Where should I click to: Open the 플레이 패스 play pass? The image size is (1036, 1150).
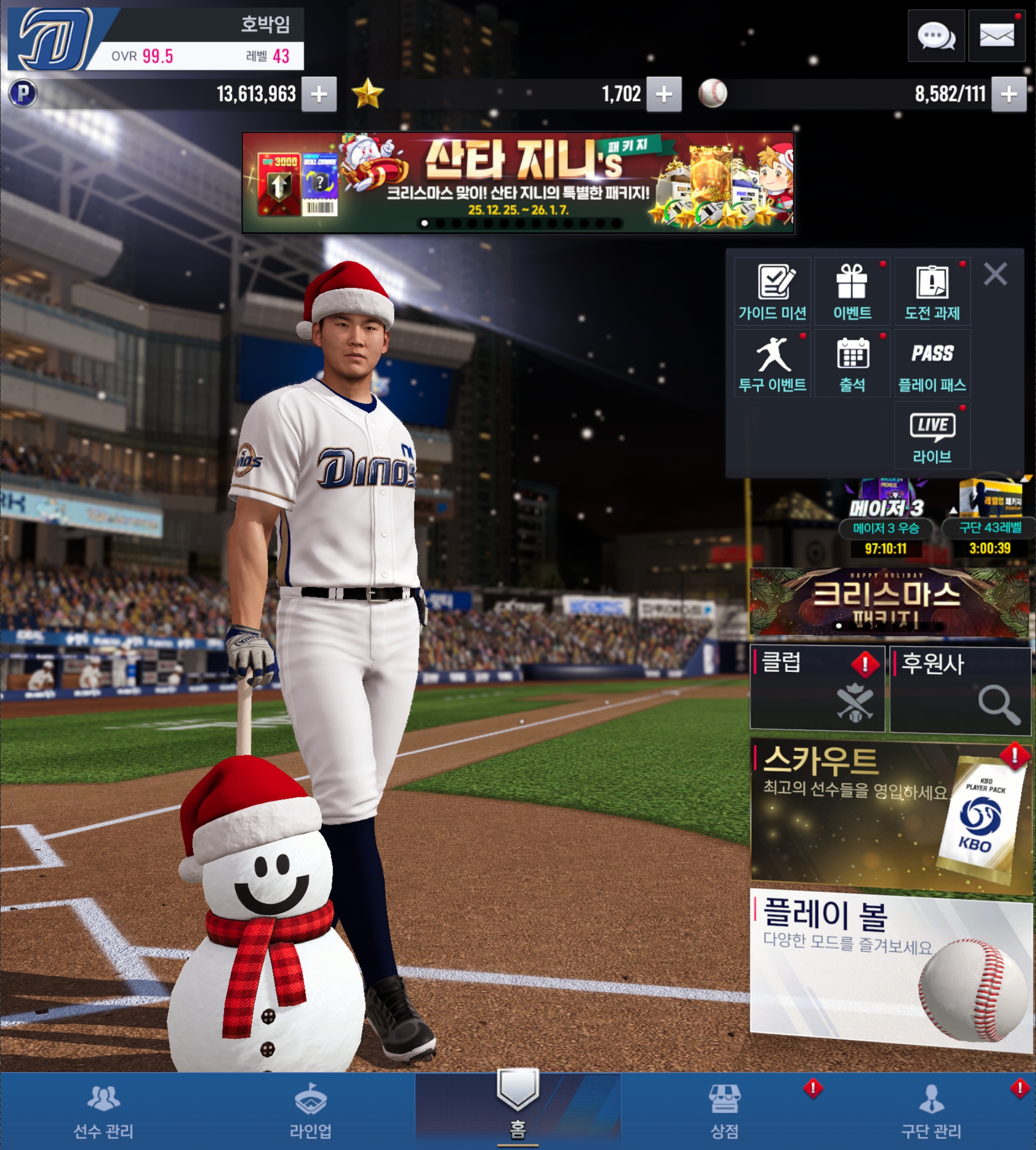pos(932,364)
